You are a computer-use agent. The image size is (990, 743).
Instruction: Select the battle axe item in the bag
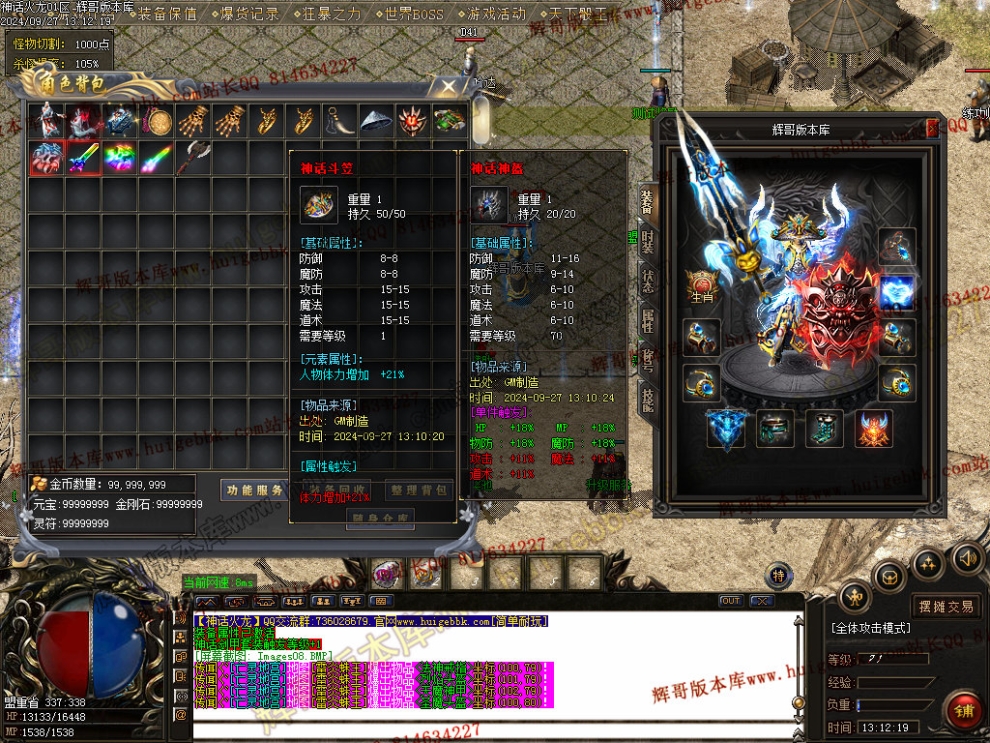192,157
